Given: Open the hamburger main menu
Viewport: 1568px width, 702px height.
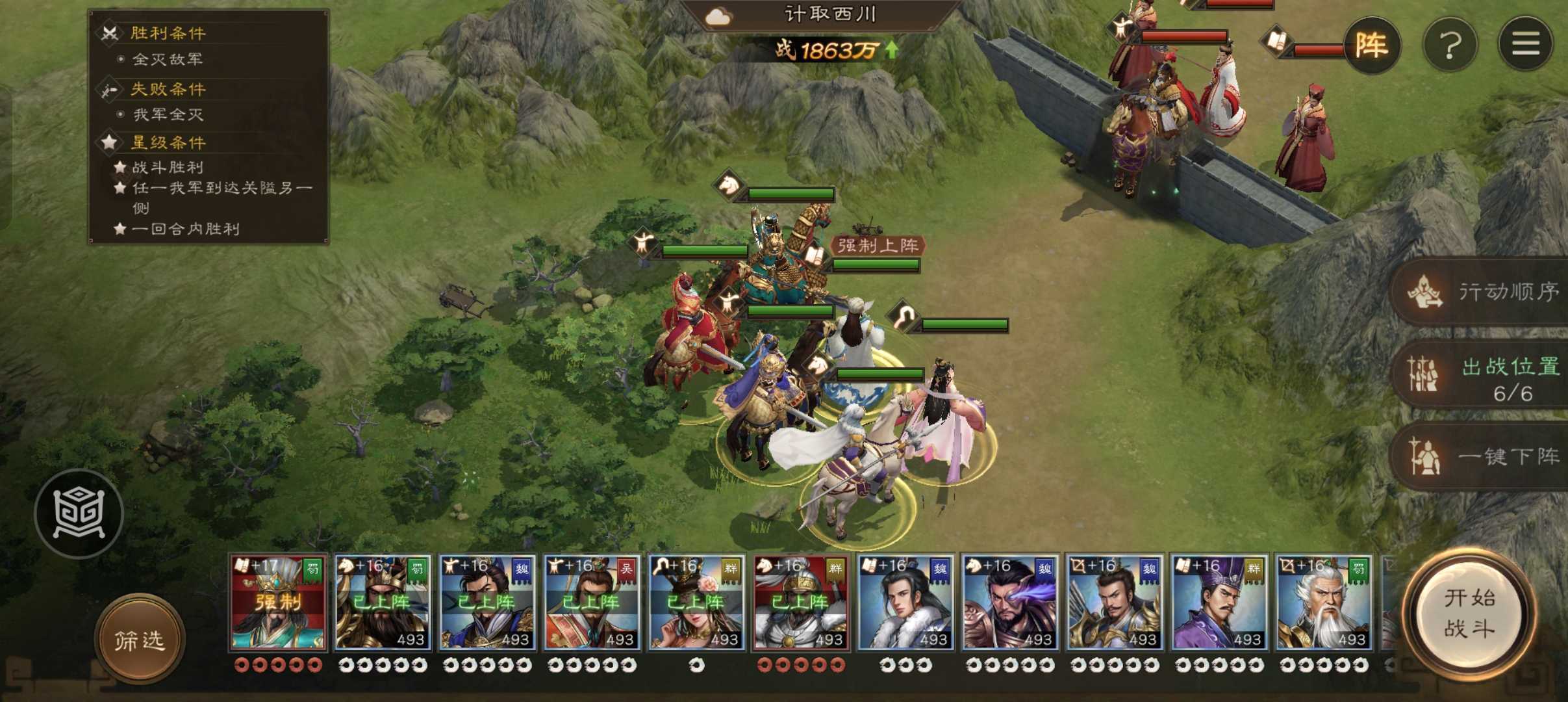Looking at the screenshot, I should tap(1525, 45).
